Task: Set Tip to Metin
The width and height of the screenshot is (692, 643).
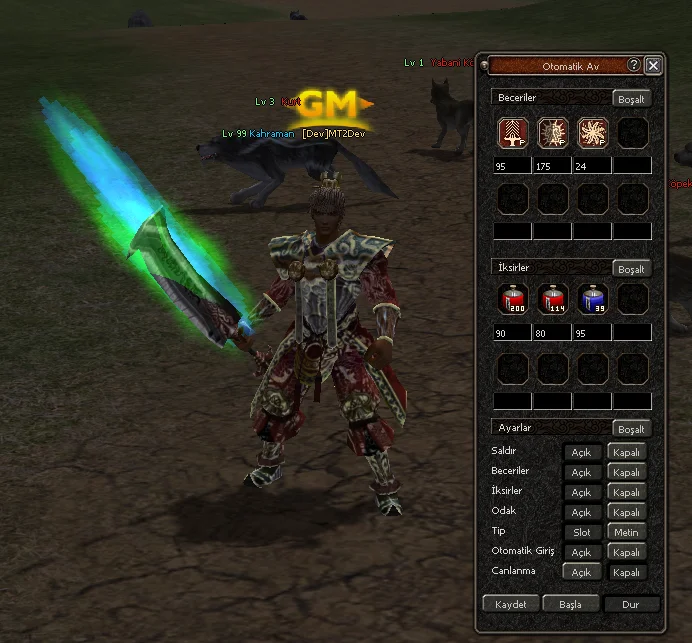Action: click(x=627, y=532)
